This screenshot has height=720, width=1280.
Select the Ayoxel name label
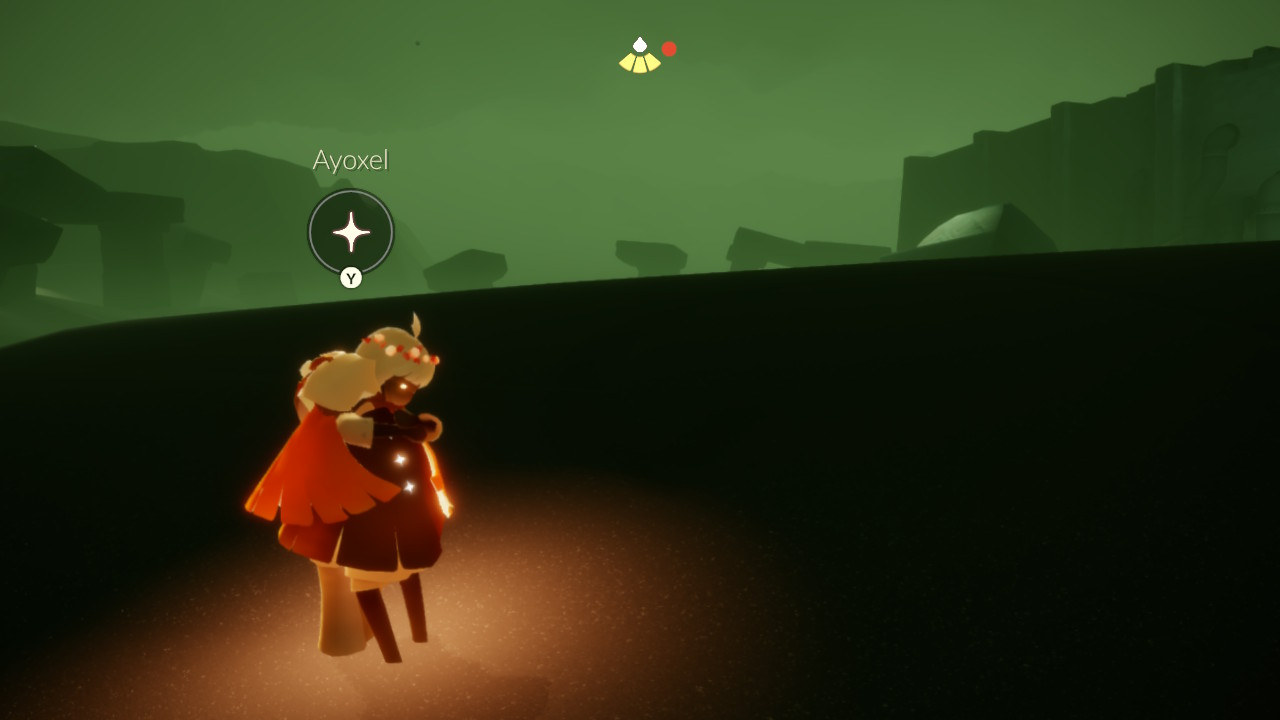tap(350, 160)
